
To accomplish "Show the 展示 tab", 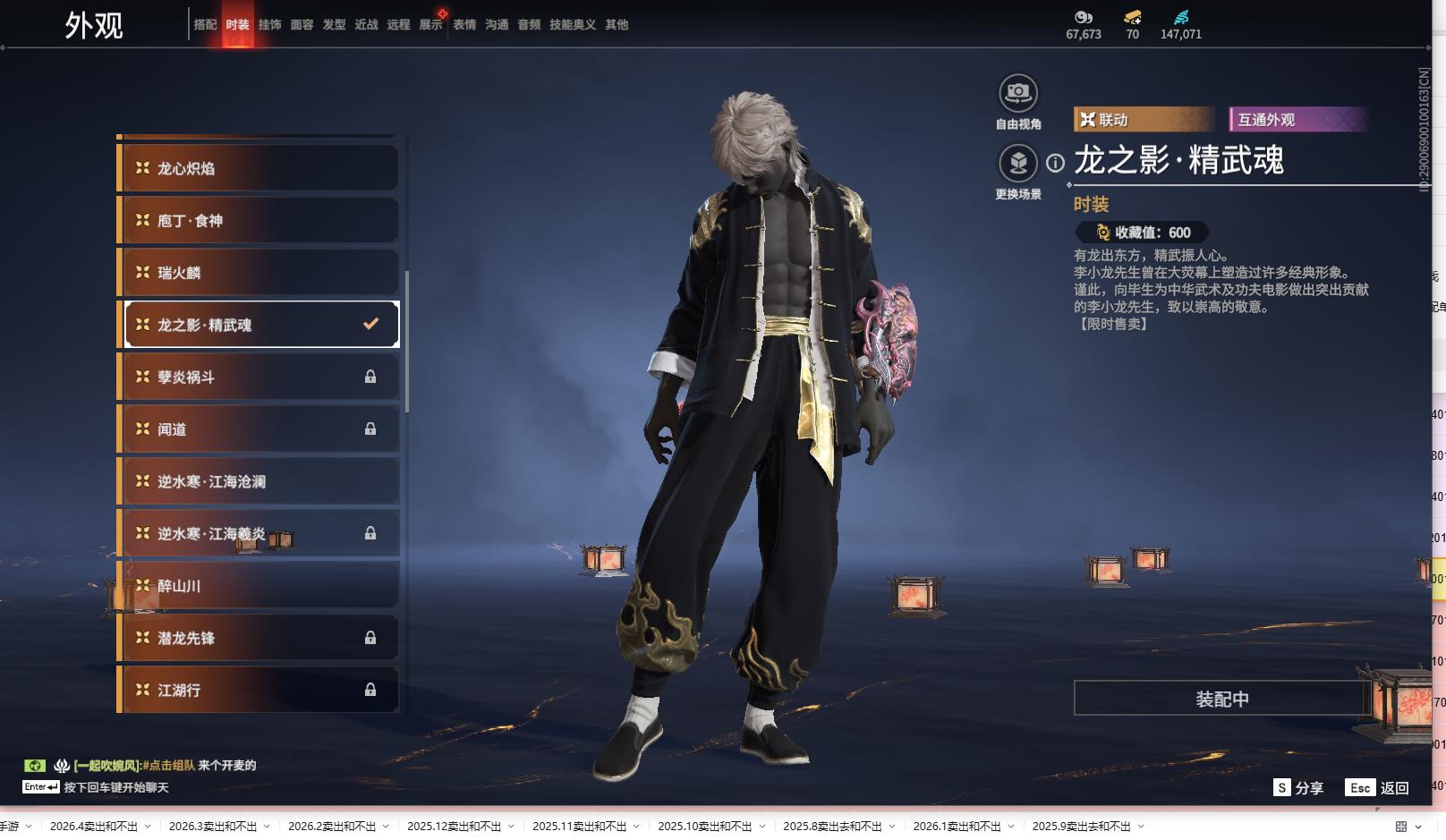I will coord(430,25).
